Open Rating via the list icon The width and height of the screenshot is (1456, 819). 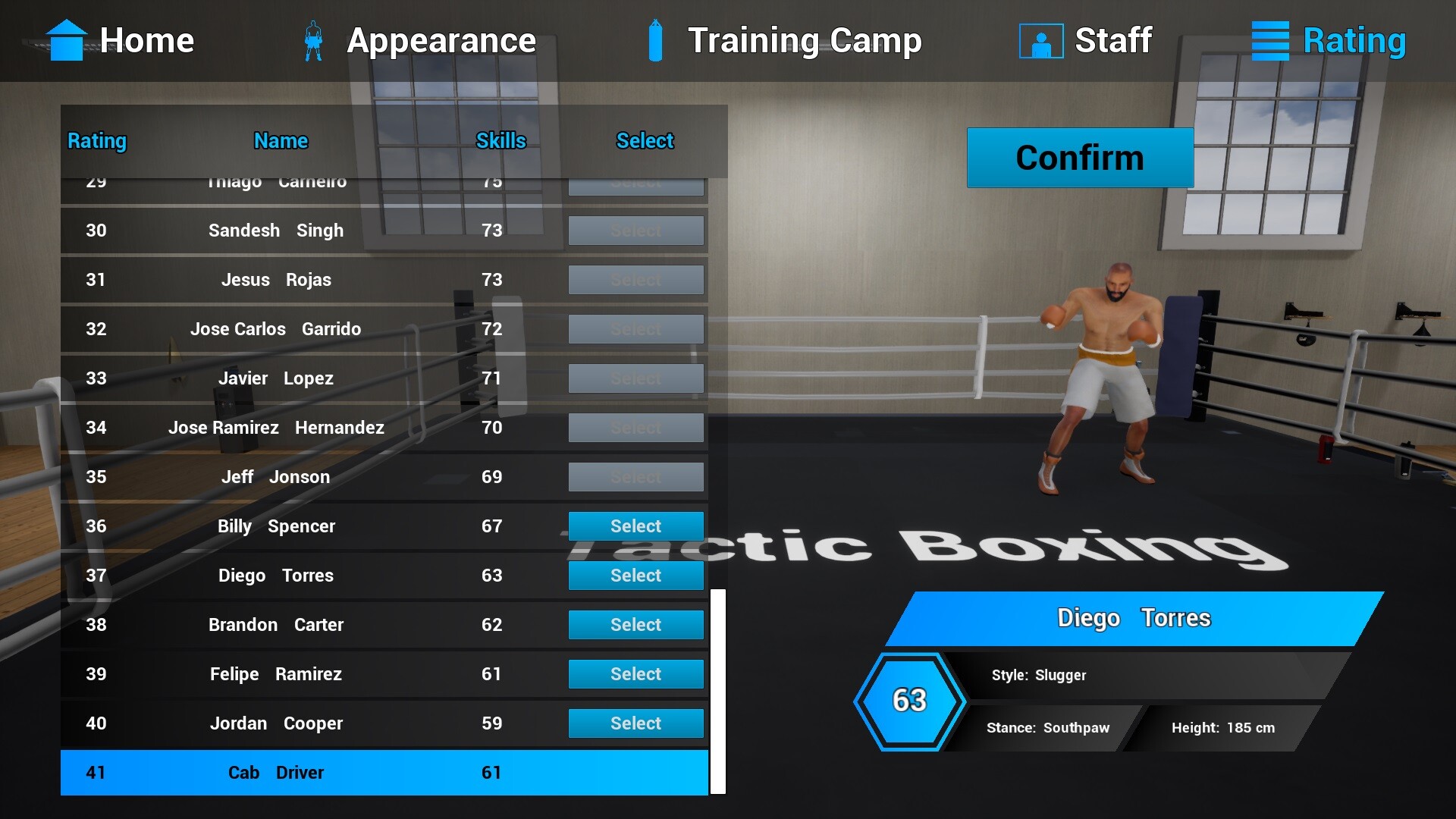(x=1269, y=40)
